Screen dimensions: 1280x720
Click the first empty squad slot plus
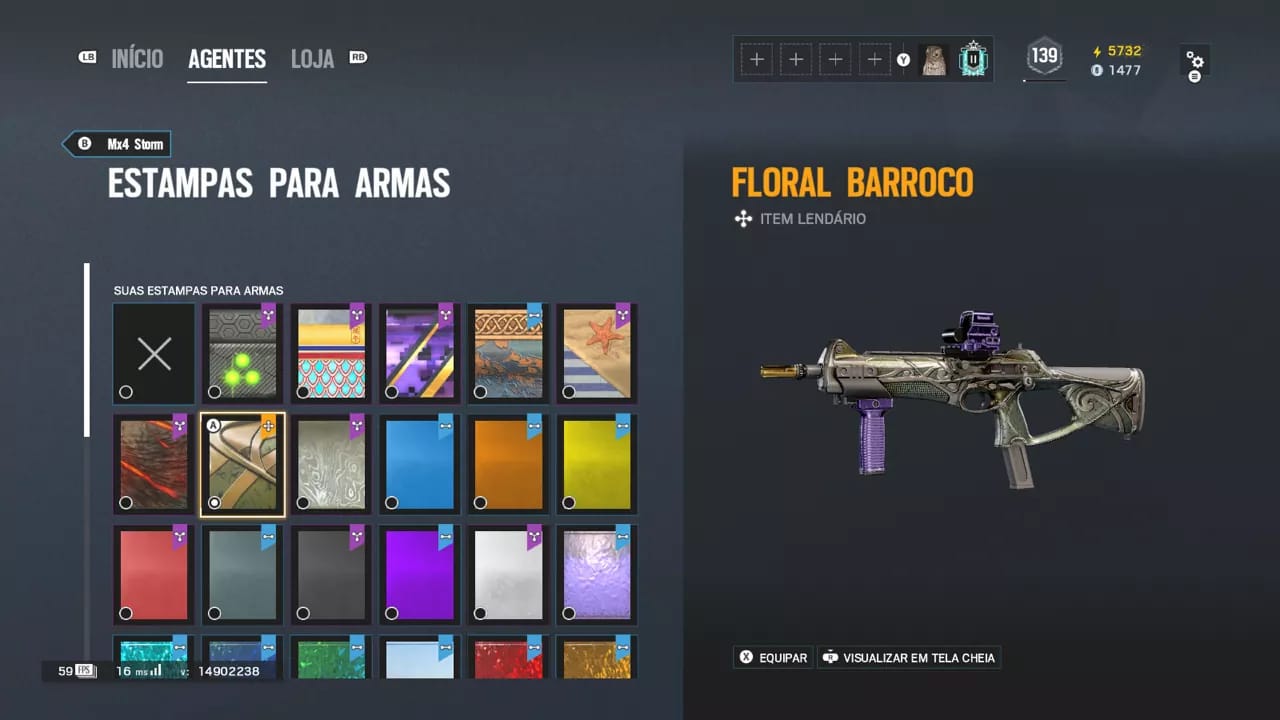click(x=757, y=59)
